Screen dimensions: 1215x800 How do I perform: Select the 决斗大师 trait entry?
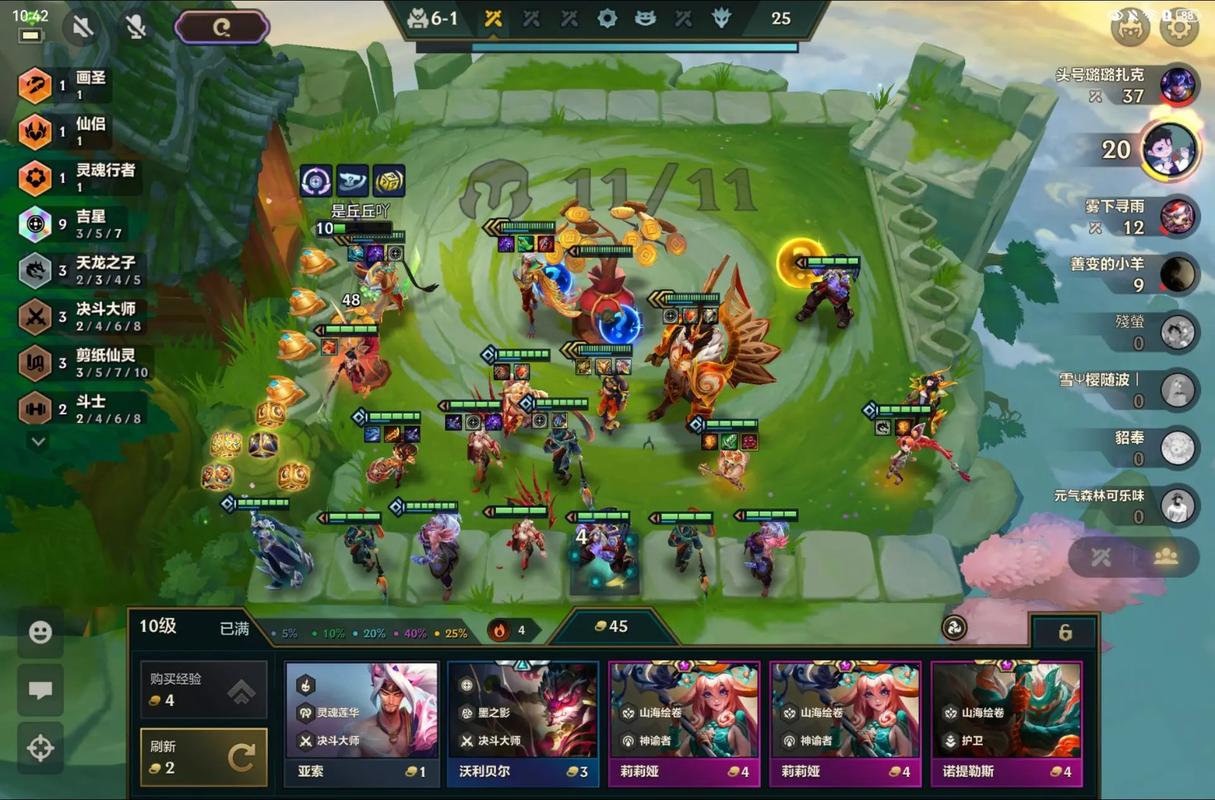[x=78, y=316]
